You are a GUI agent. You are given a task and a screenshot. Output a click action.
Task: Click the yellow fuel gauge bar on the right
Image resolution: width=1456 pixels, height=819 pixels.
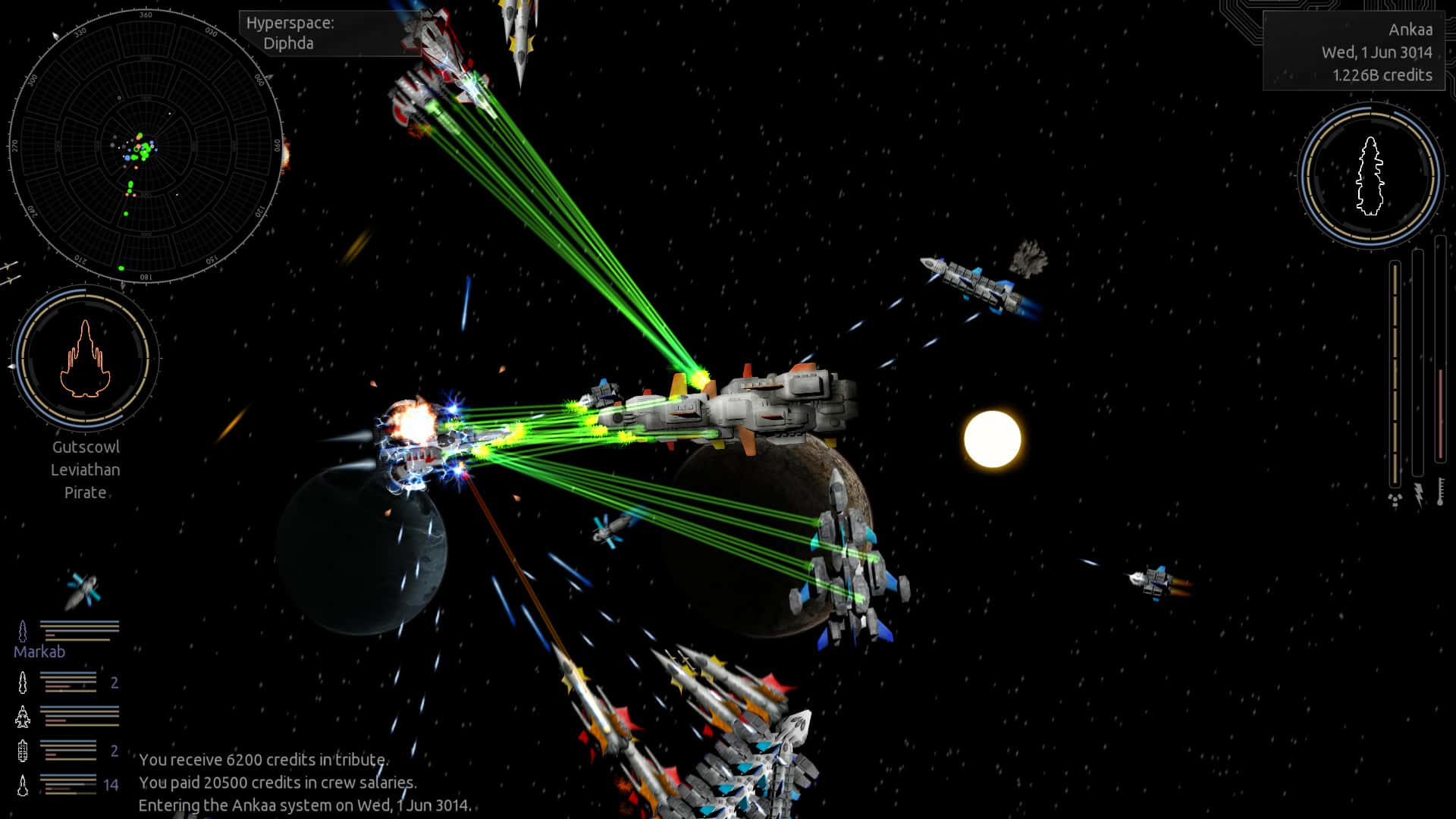click(1395, 368)
